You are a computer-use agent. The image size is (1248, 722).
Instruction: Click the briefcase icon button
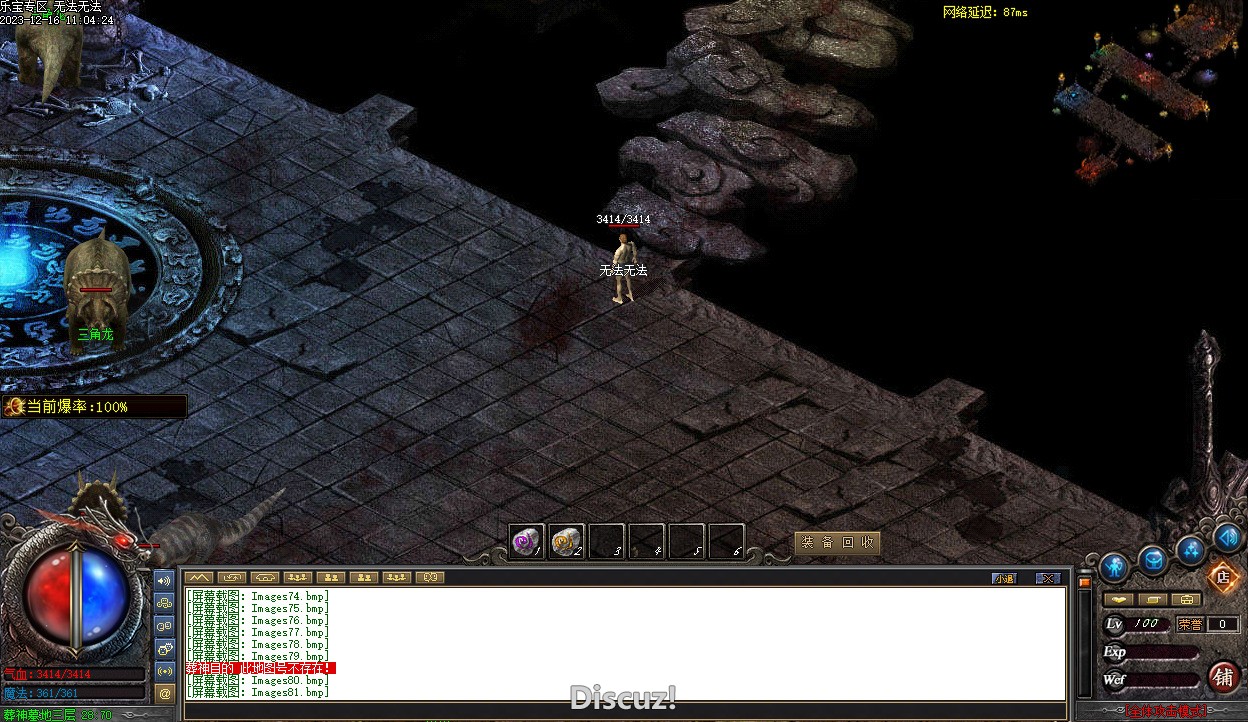(x=1186, y=600)
